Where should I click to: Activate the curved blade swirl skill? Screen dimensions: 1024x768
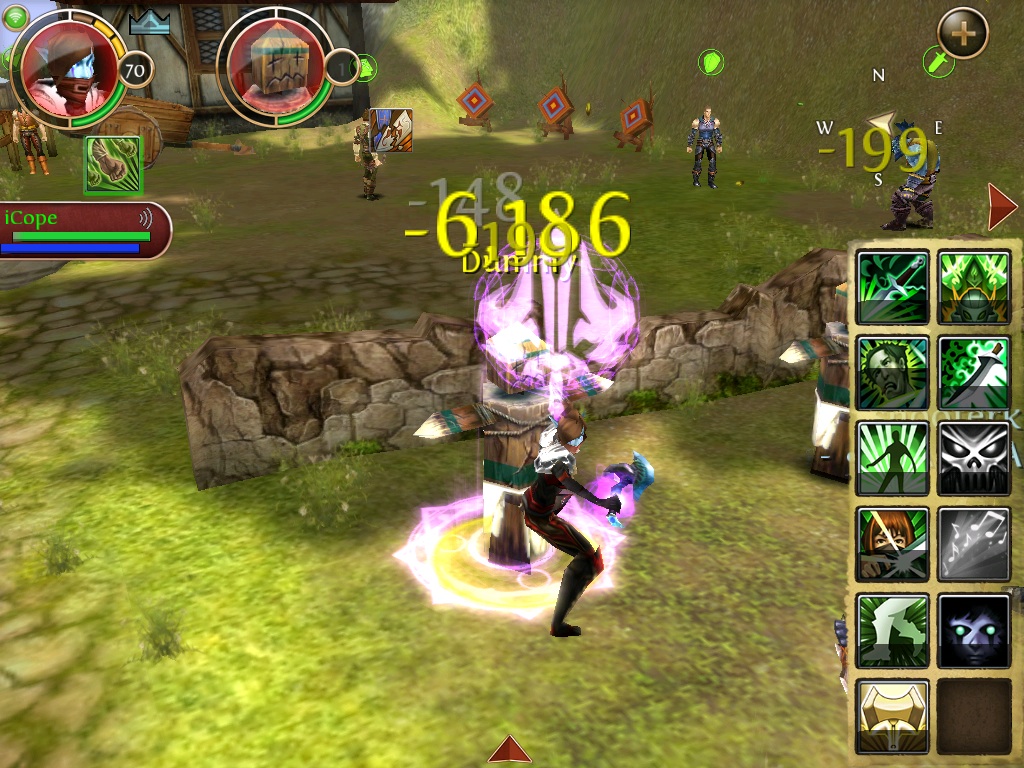tap(974, 373)
